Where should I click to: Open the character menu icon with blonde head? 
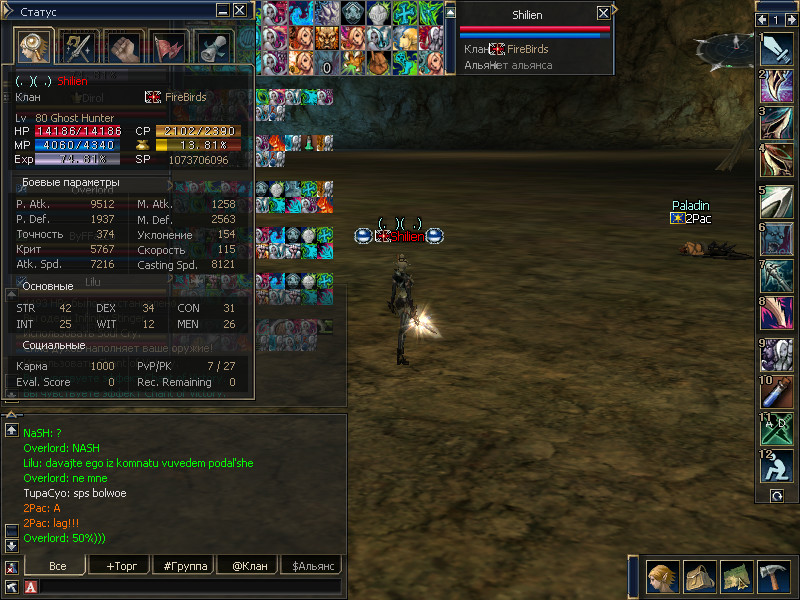point(662,578)
